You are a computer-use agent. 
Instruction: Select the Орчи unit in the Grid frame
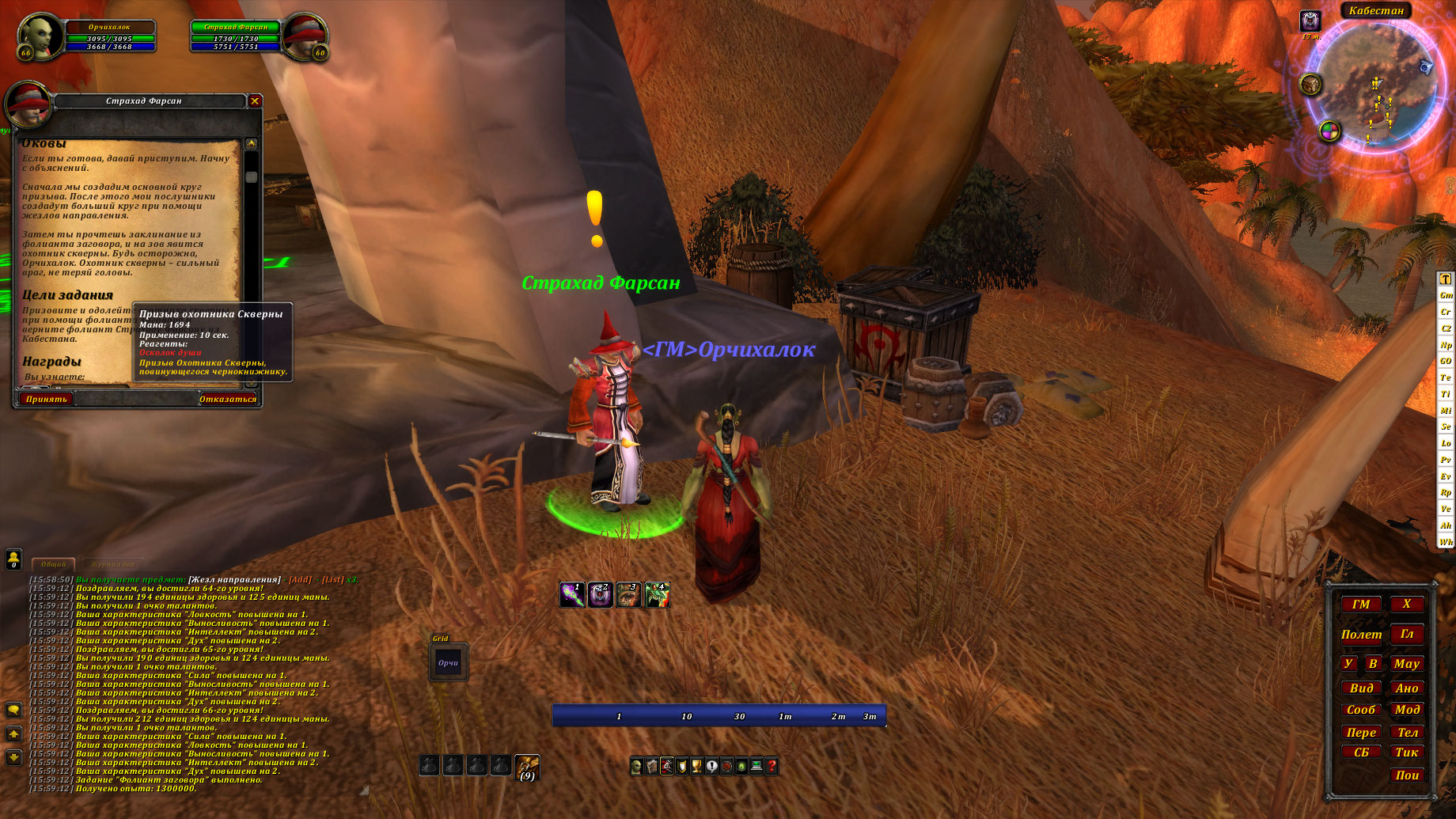(449, 663)
